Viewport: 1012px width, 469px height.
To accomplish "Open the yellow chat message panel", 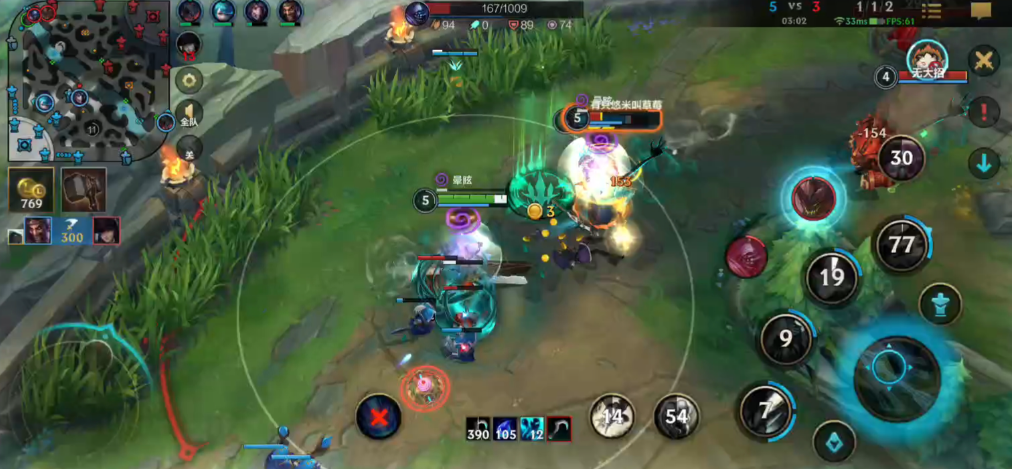I will [x=981, y=11].
